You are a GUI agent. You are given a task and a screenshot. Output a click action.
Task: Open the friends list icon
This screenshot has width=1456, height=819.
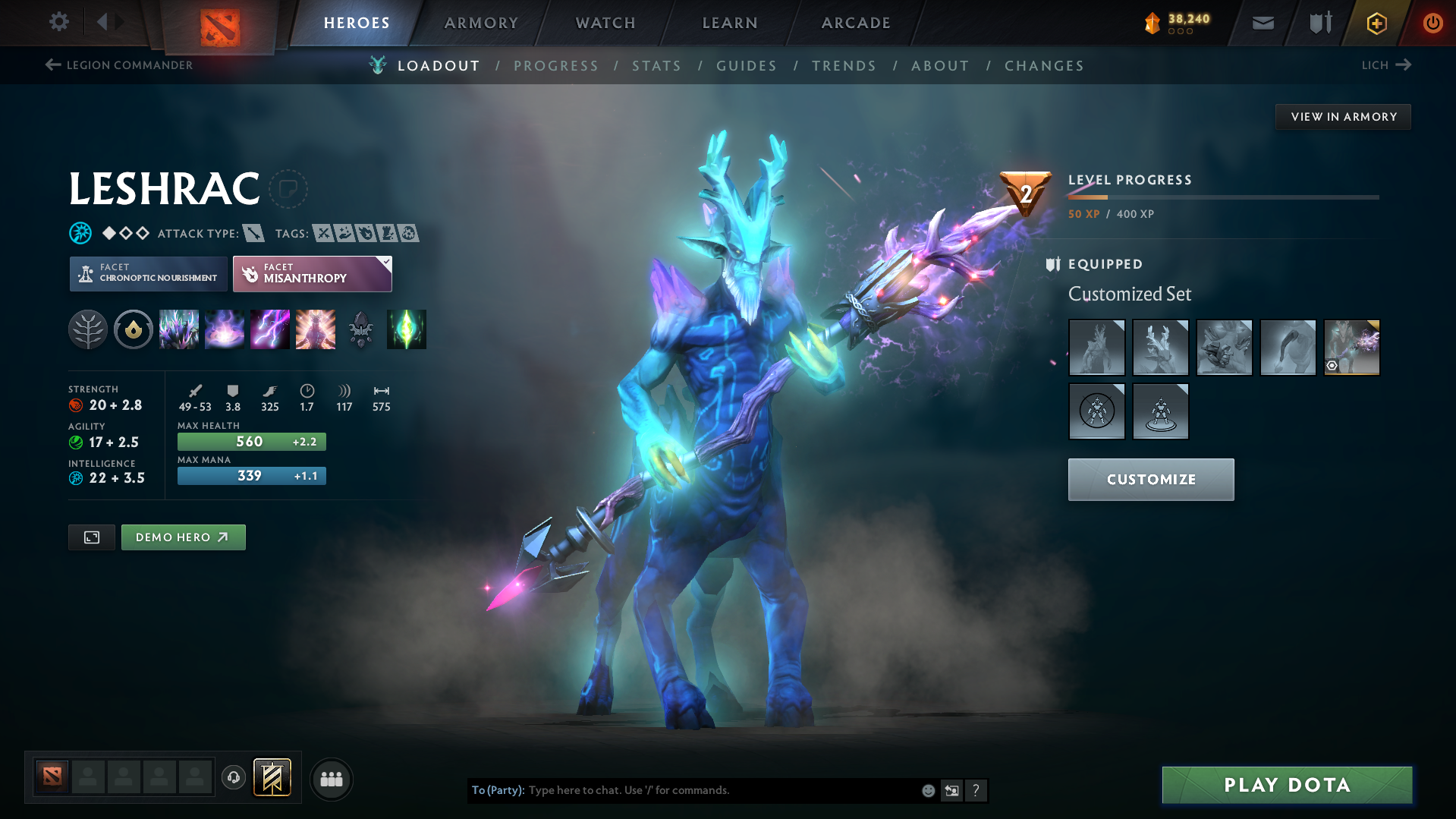(x=331, y=779)
